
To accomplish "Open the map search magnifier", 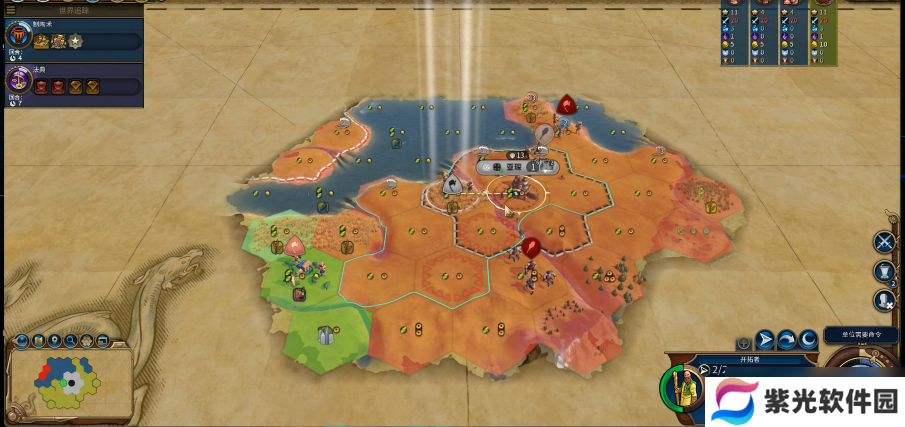I will [x=72, y=343].
